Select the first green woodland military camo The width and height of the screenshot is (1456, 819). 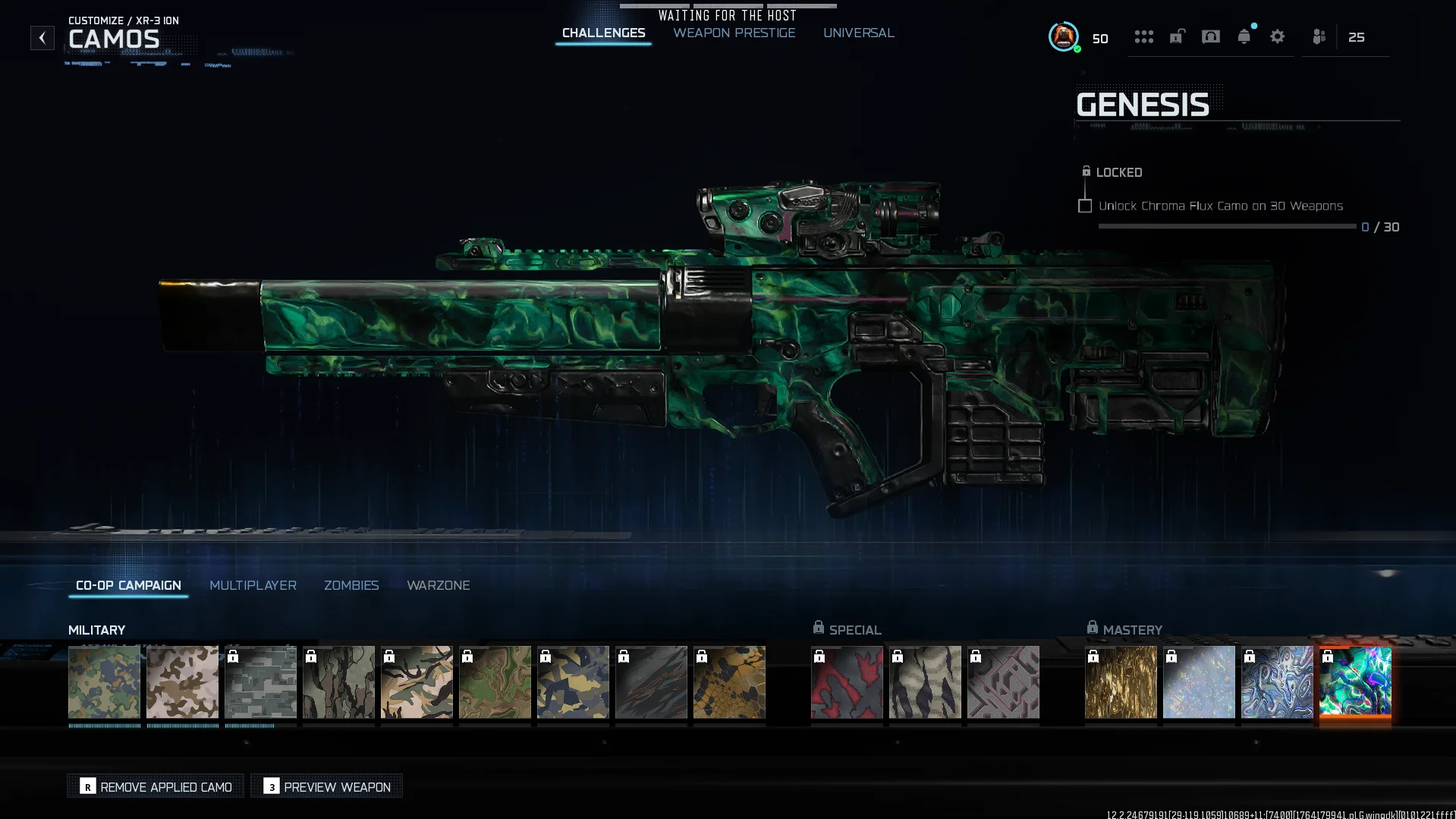coord(104,682)
